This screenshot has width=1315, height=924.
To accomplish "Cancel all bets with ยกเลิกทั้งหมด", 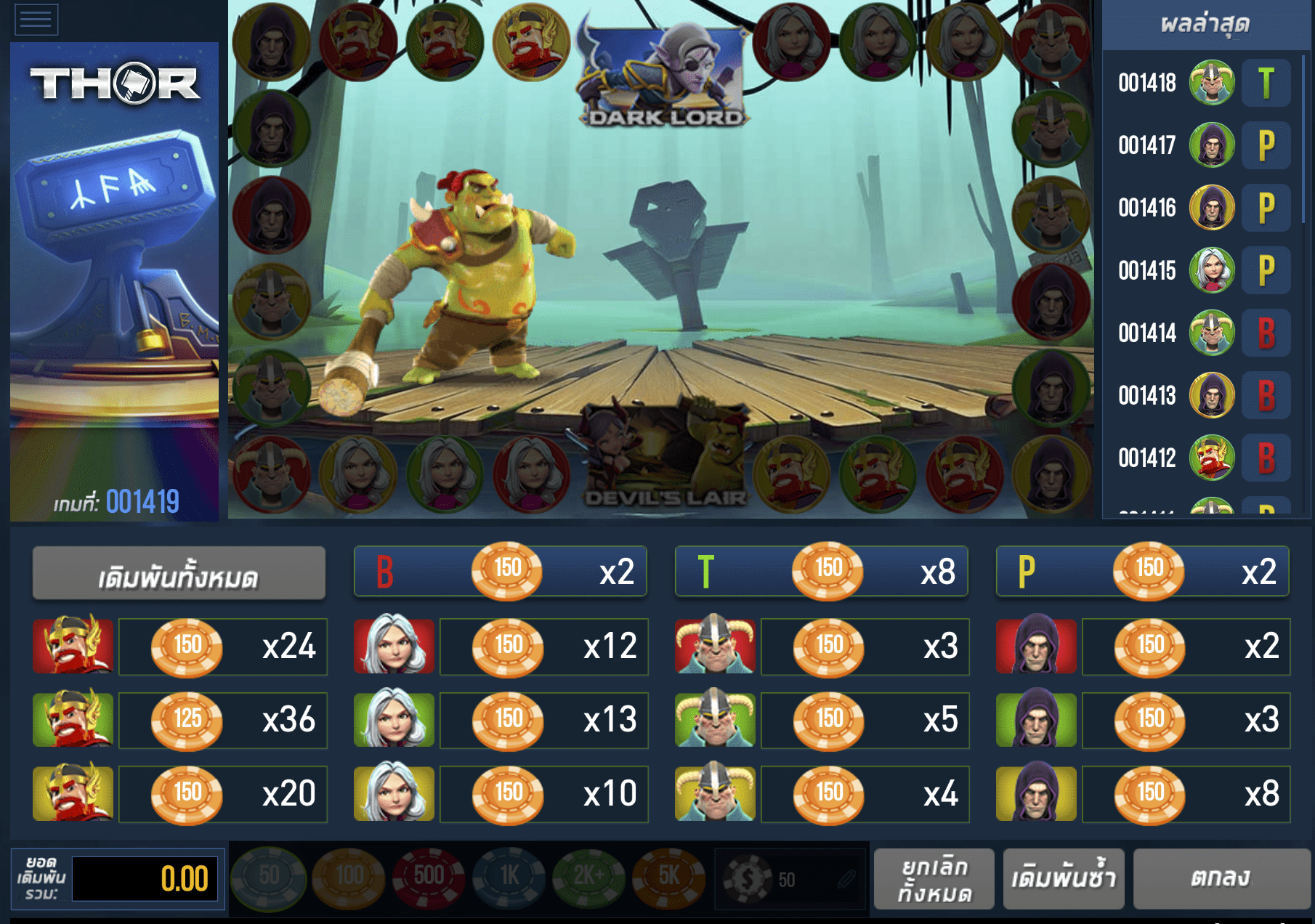I will tap(934, 879).
